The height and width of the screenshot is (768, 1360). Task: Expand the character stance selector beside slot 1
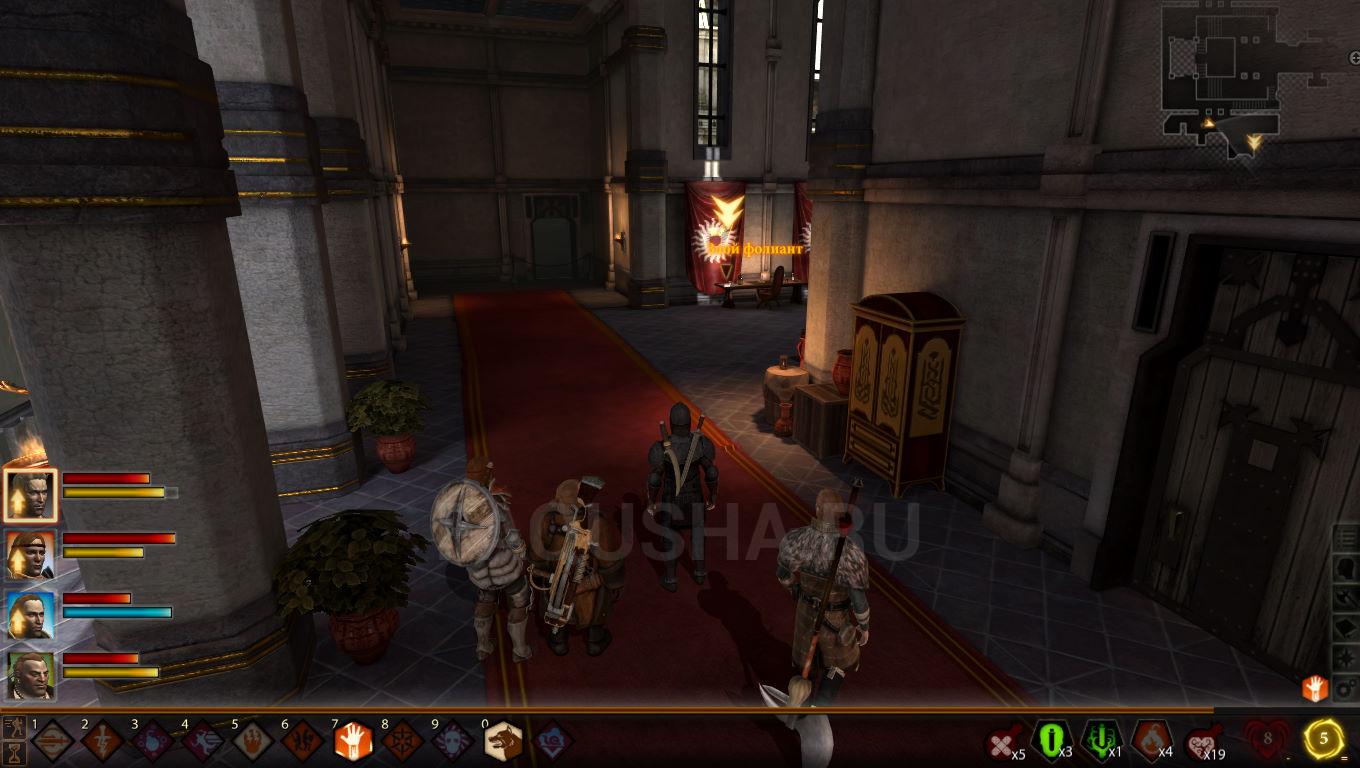[x=13, y=726]
